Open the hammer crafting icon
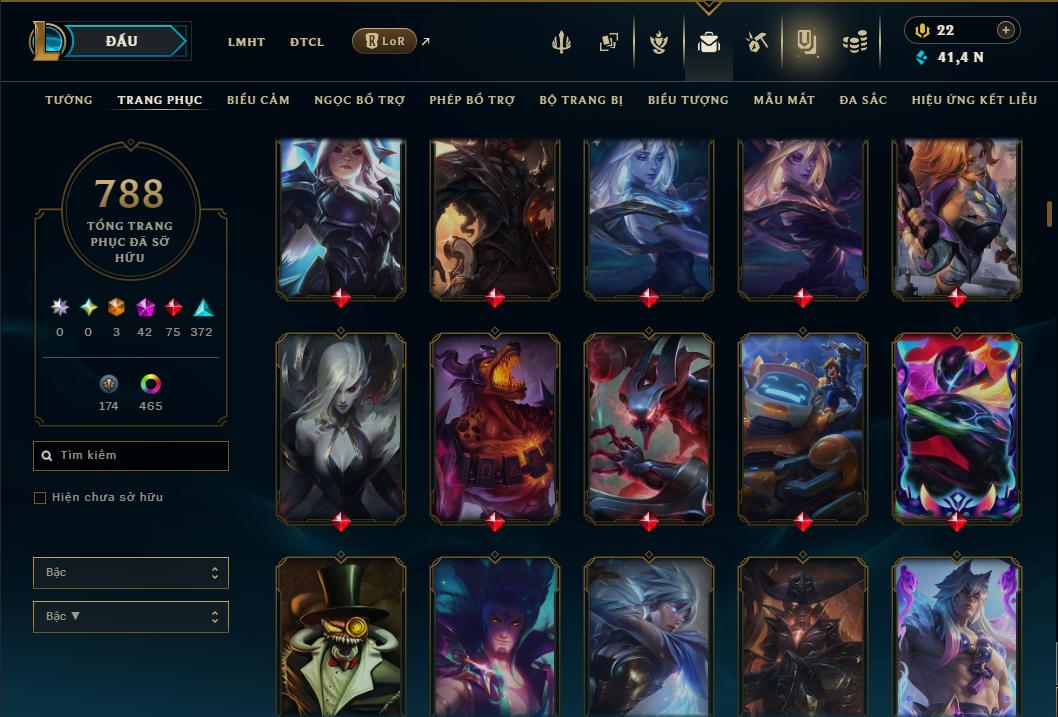 coord(756,42)
